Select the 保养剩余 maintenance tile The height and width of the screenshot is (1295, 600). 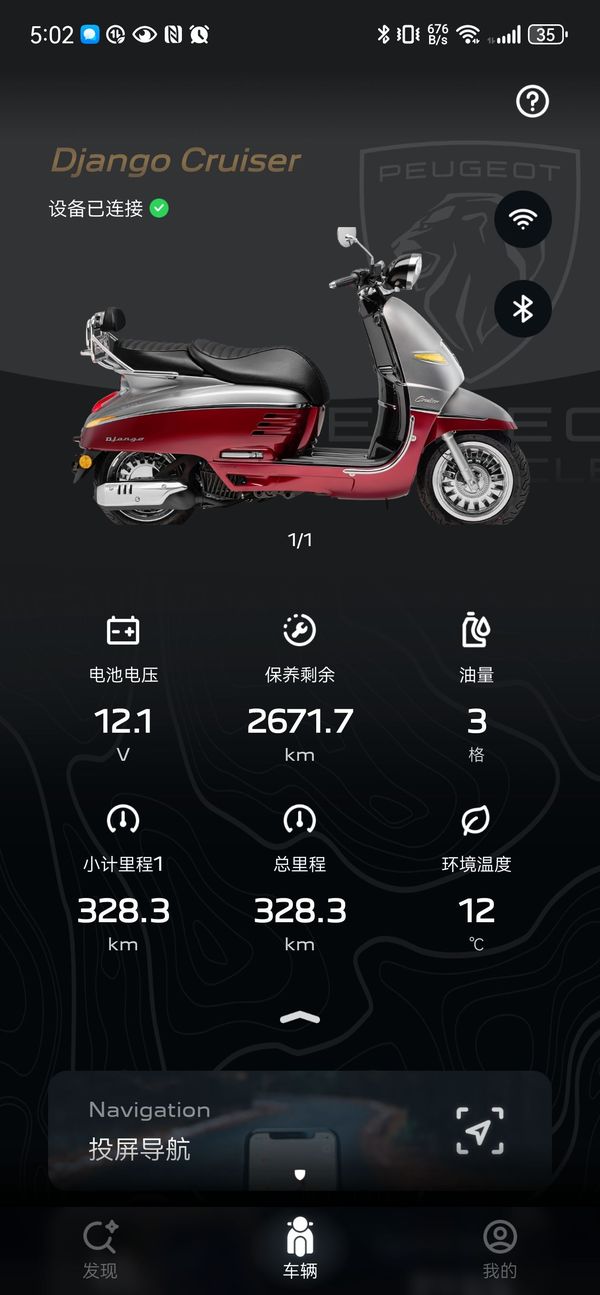[300, 689]
